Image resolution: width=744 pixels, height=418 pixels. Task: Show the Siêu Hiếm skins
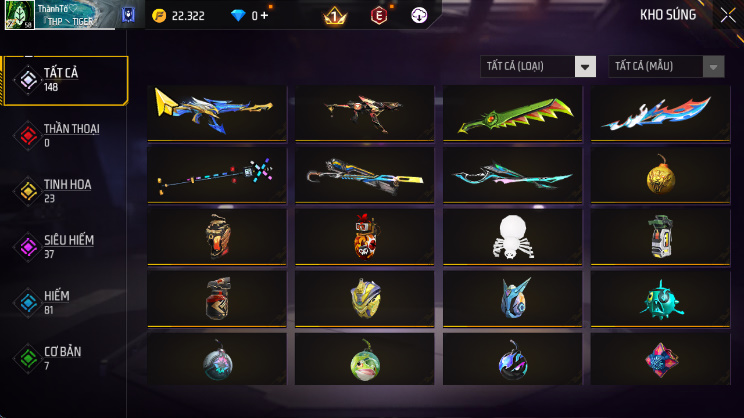pos(66,246)
